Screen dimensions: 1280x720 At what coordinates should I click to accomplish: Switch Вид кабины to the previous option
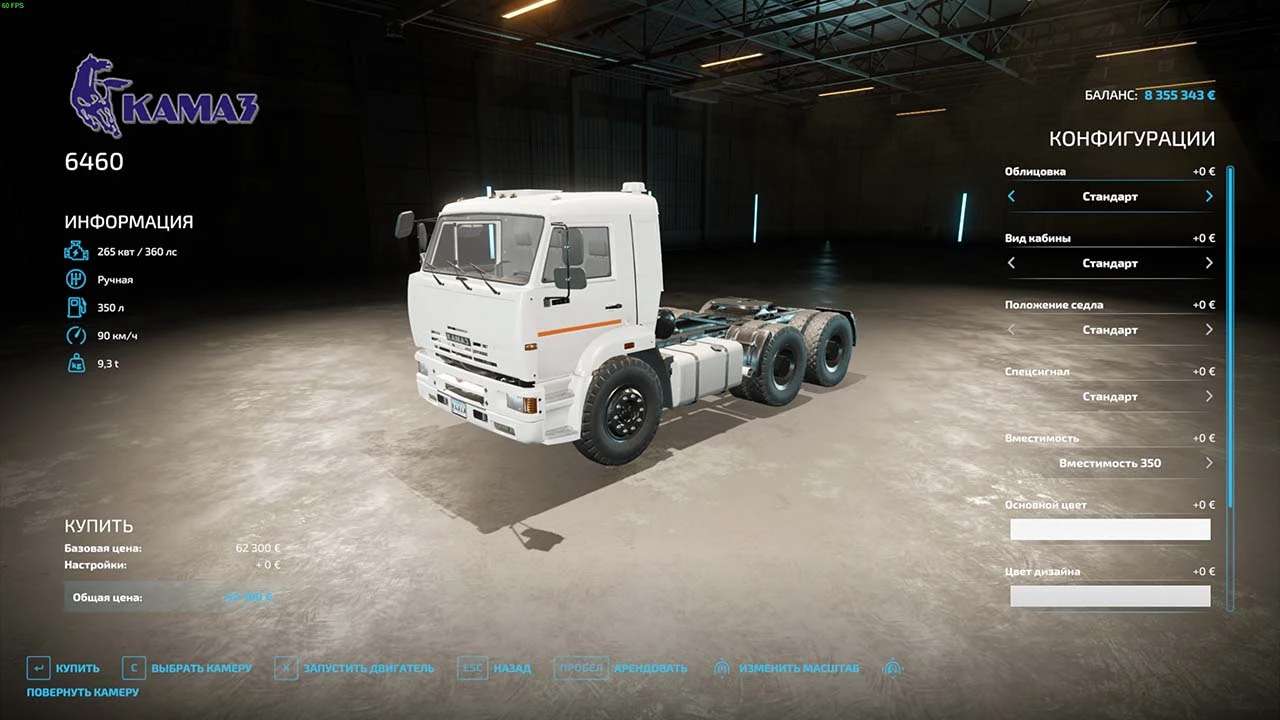coord(1011,263)
